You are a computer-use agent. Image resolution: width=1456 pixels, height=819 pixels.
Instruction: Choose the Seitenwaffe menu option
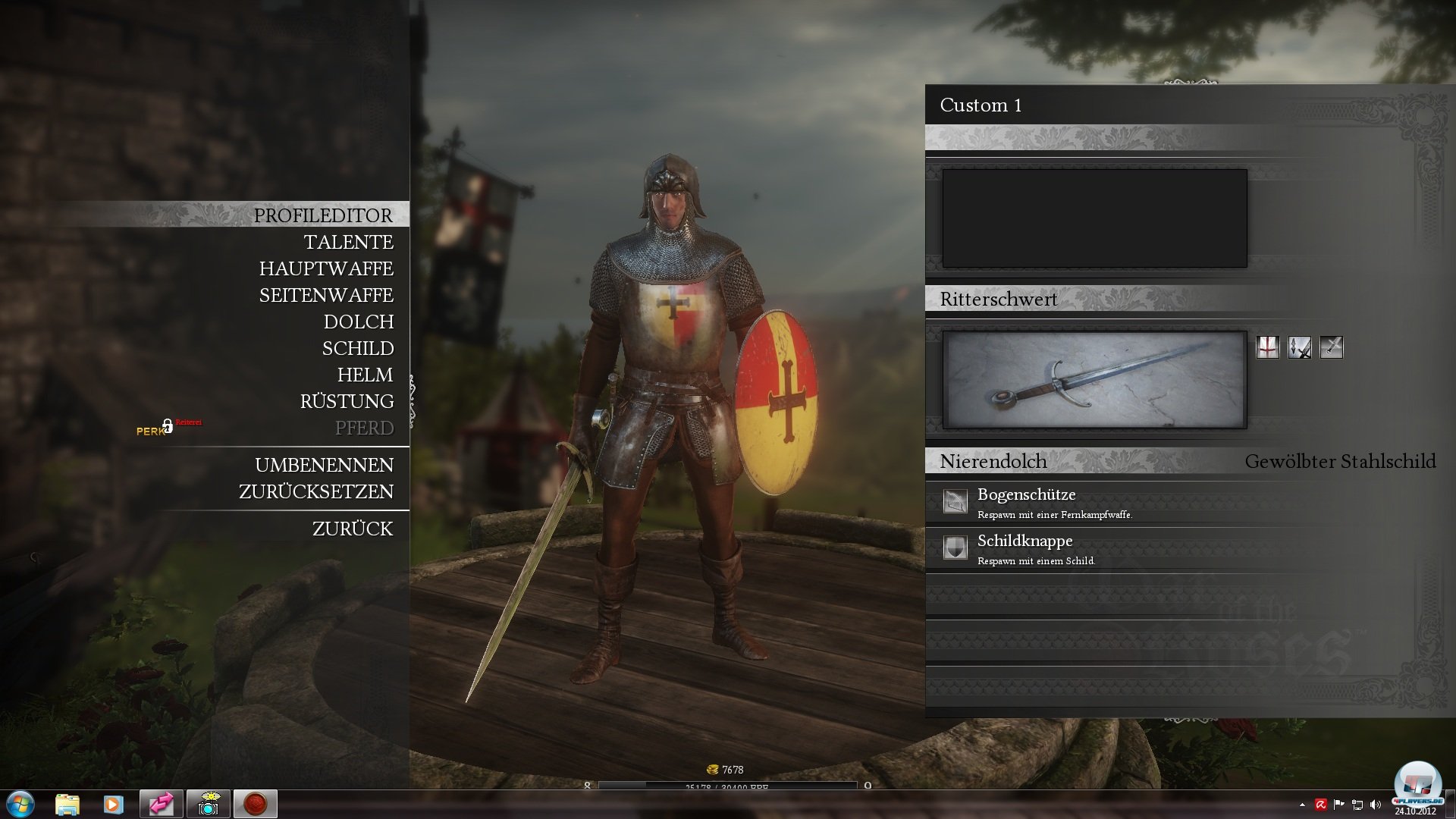click(x=326, y=295)
